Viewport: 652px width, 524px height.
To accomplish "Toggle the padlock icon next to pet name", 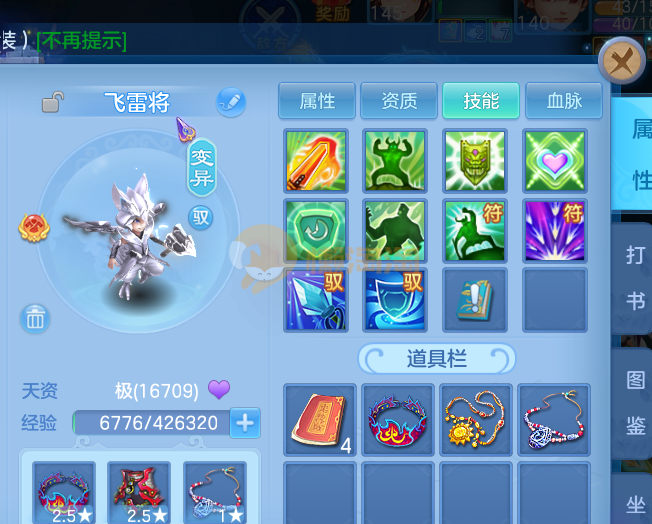I will coord(53,102).
